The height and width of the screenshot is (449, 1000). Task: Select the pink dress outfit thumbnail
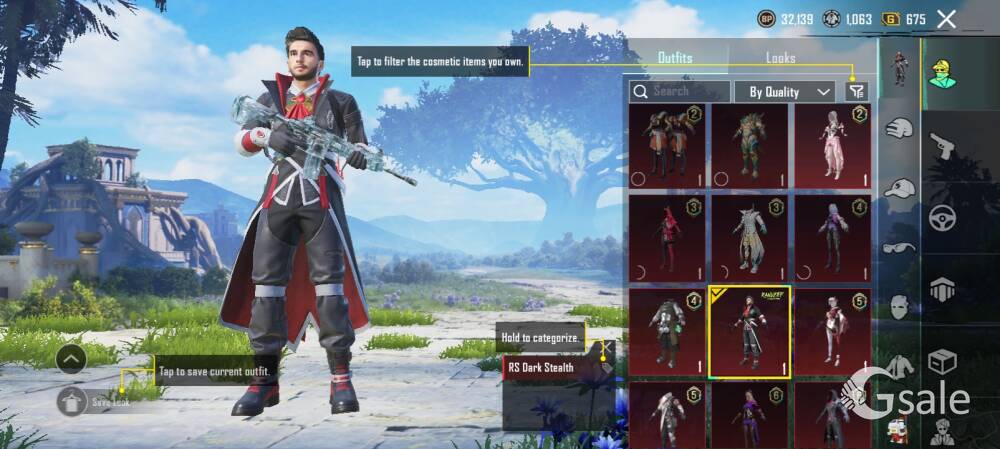pos(832,146)
